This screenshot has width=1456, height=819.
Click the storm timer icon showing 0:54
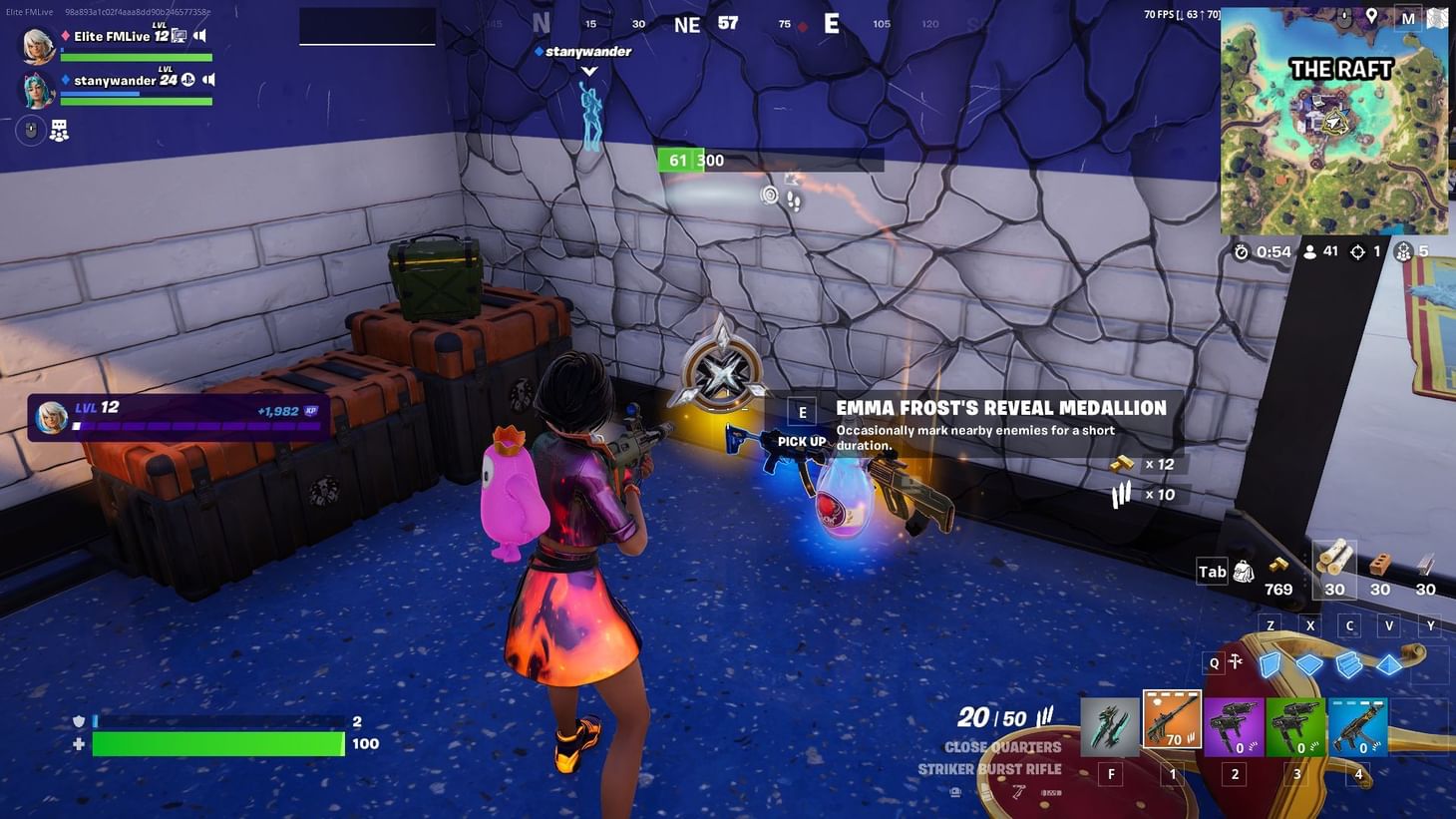[1240, 251]
